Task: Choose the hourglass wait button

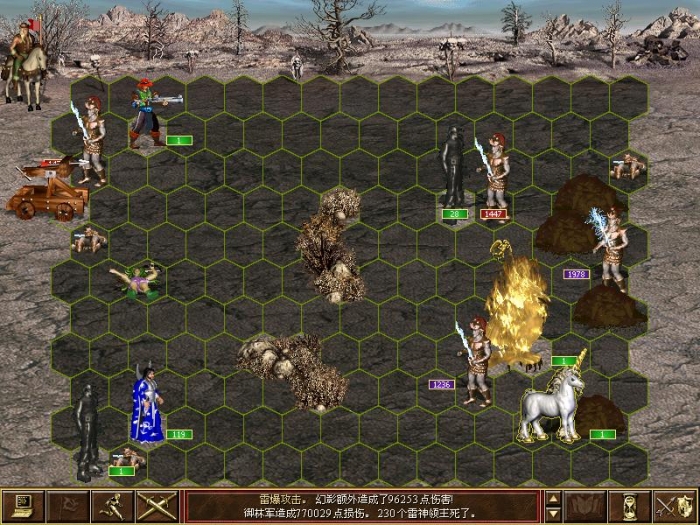Action: (x=630, y=506)
